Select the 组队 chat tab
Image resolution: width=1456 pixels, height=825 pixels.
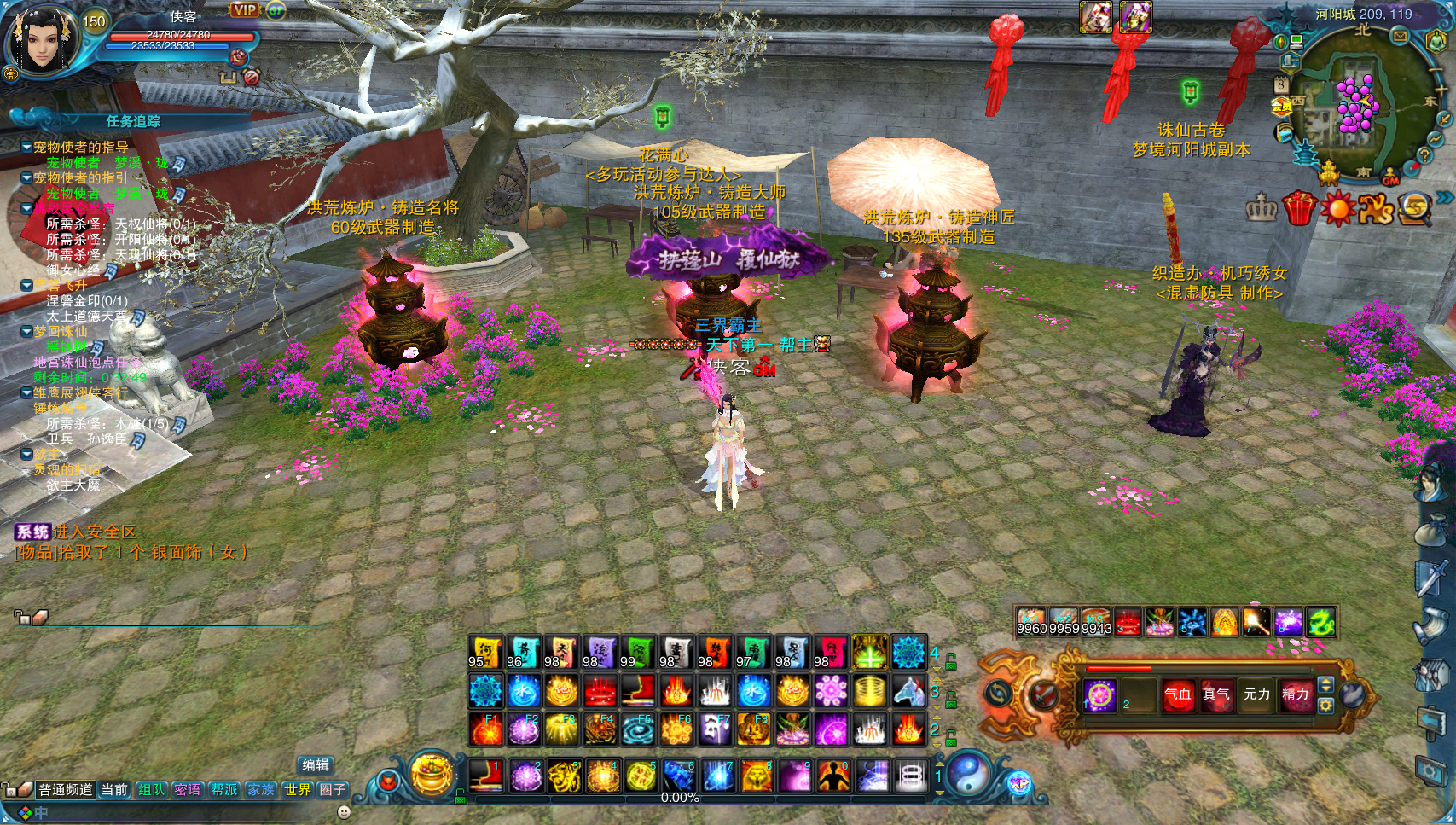[x=151, y=790]
